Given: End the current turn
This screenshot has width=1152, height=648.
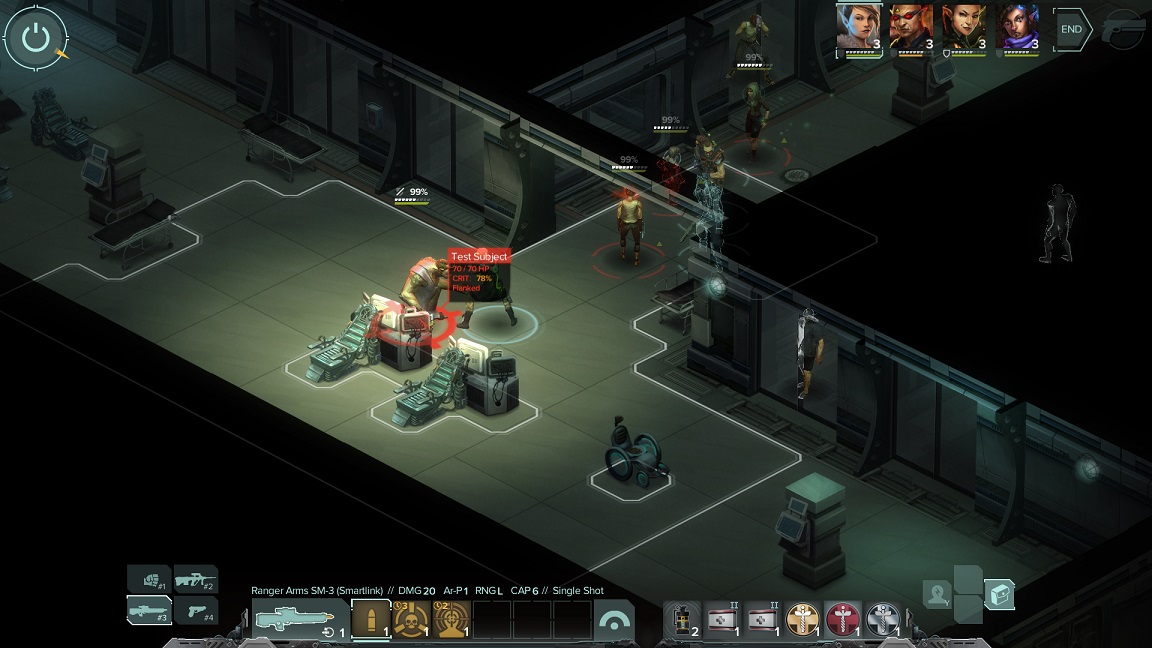Looking at the screenshot, I should point(1071,30).
